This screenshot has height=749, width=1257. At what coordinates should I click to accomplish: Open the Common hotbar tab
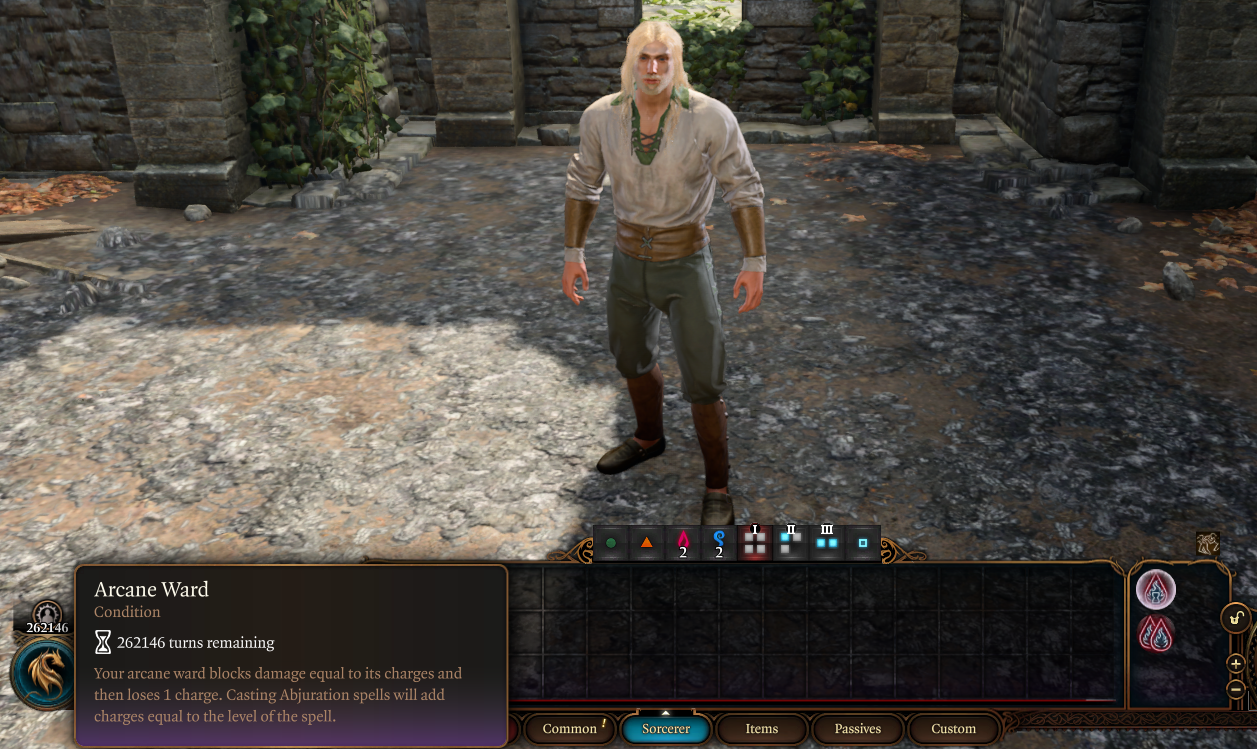(x=570, y=729)
